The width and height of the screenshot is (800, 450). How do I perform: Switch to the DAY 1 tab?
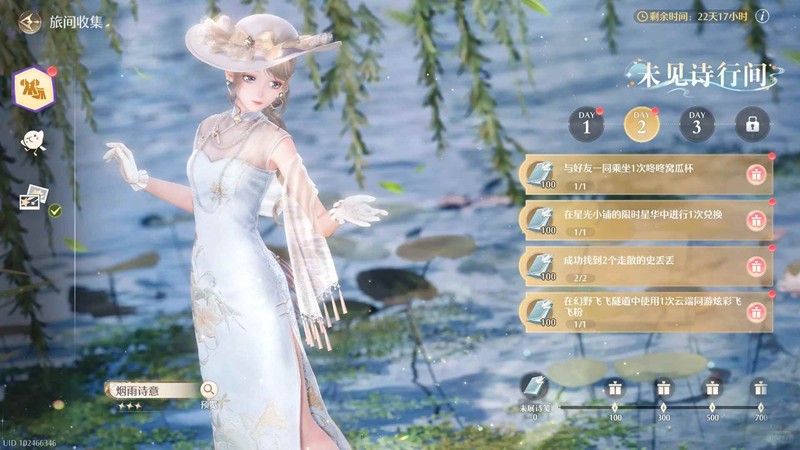[587, 124]
